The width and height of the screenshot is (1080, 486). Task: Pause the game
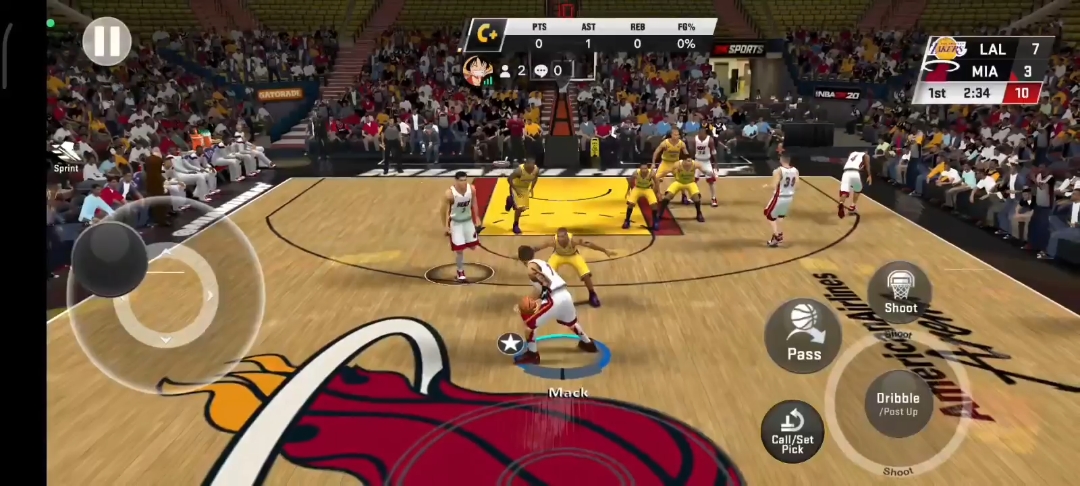point(106,42)
